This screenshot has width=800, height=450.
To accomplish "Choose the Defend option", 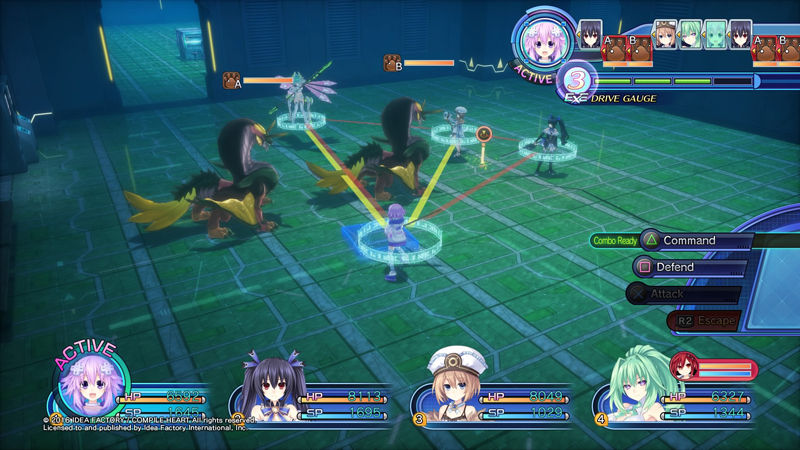I will (x=689, y=268).
